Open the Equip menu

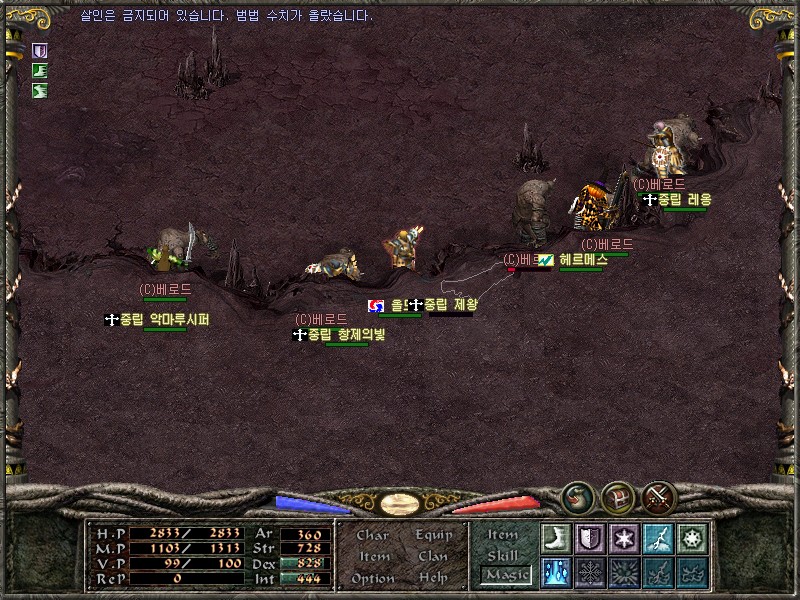tap(433, 535)
